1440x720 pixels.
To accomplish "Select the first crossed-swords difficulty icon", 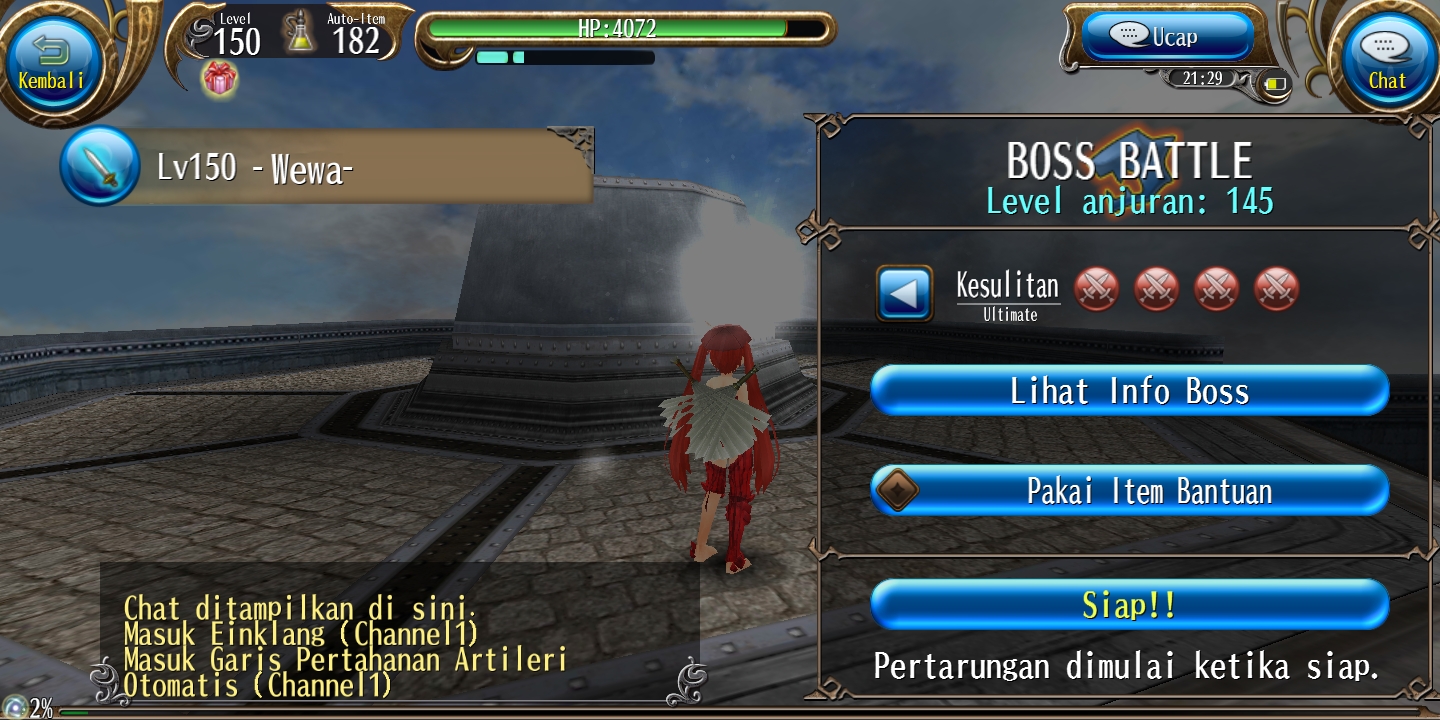I will pyautogui.click(x=1096, y=288).
